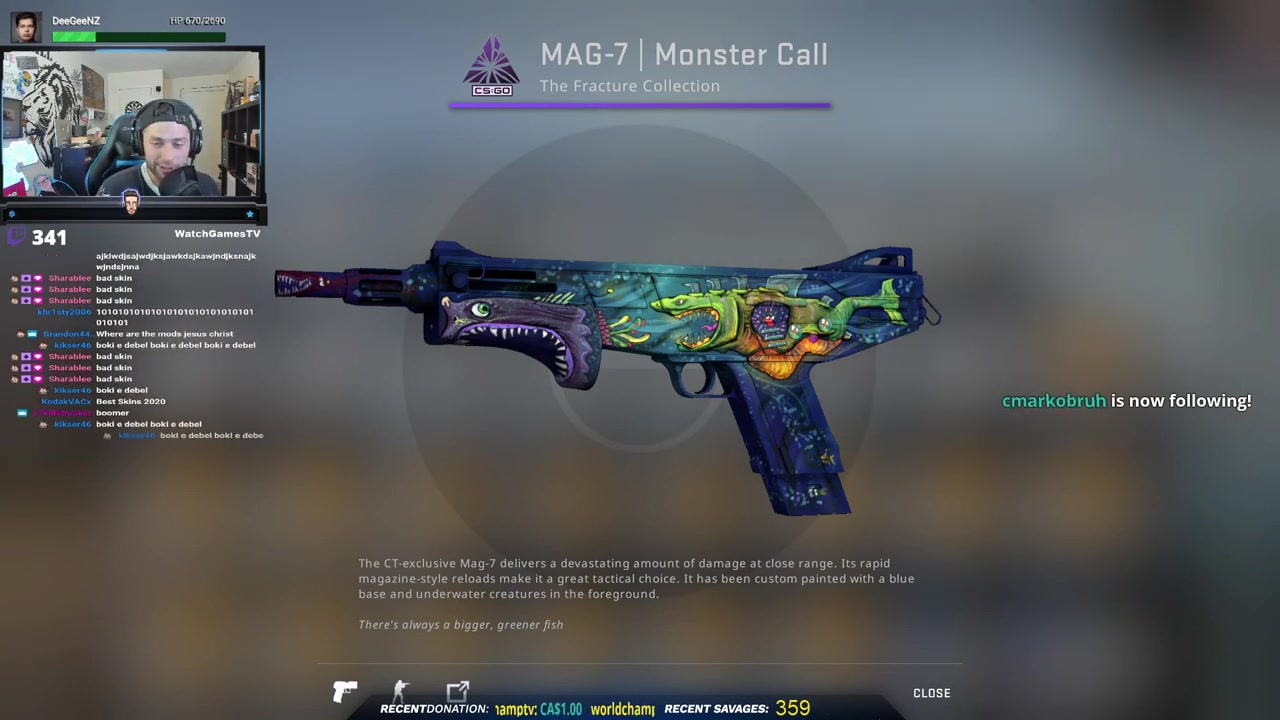Click Sharablee's subscriber badge in chat
Image resolution: width=1280 pixels, height=720 pixels.
click(26, 277)
